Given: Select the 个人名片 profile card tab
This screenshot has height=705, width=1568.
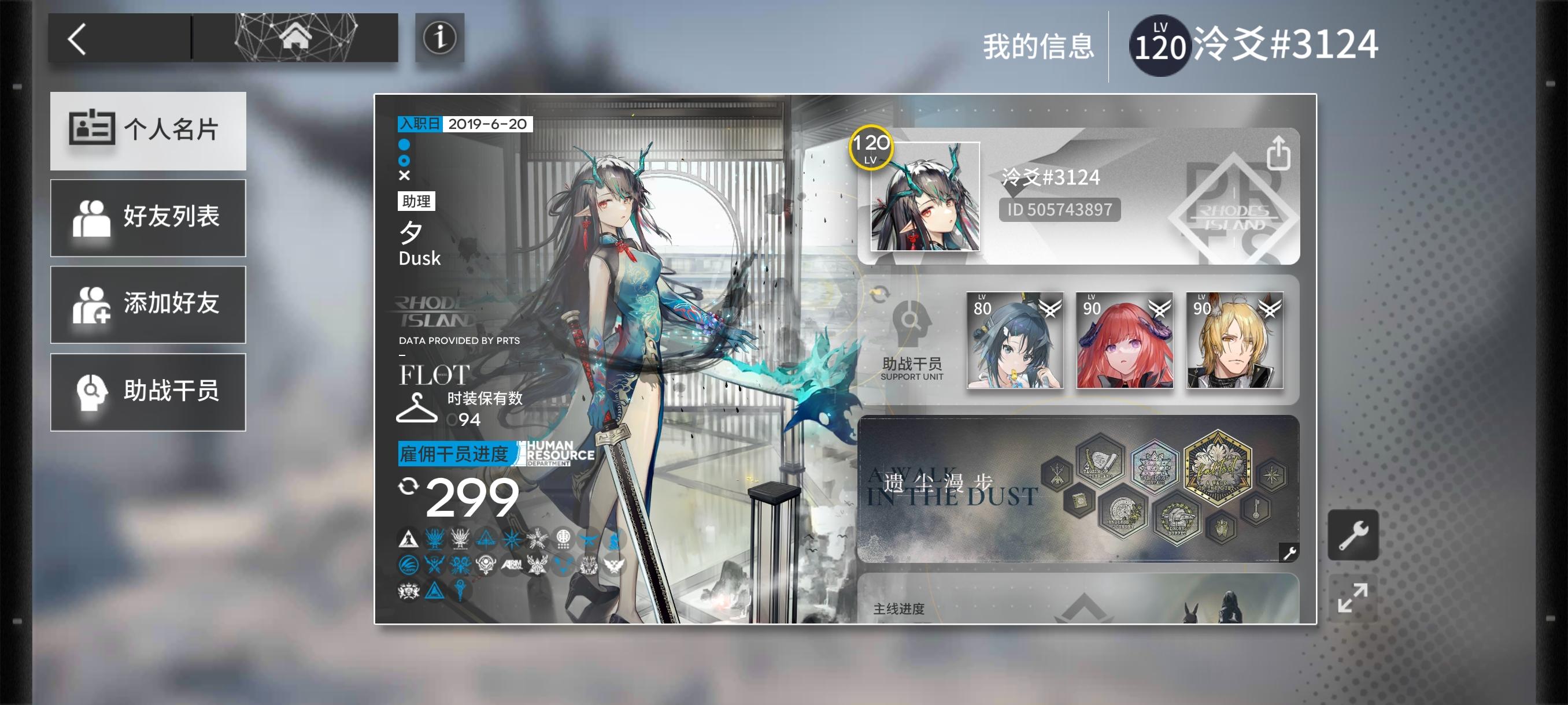Looking at the screenshot, I should click(148, 130).
